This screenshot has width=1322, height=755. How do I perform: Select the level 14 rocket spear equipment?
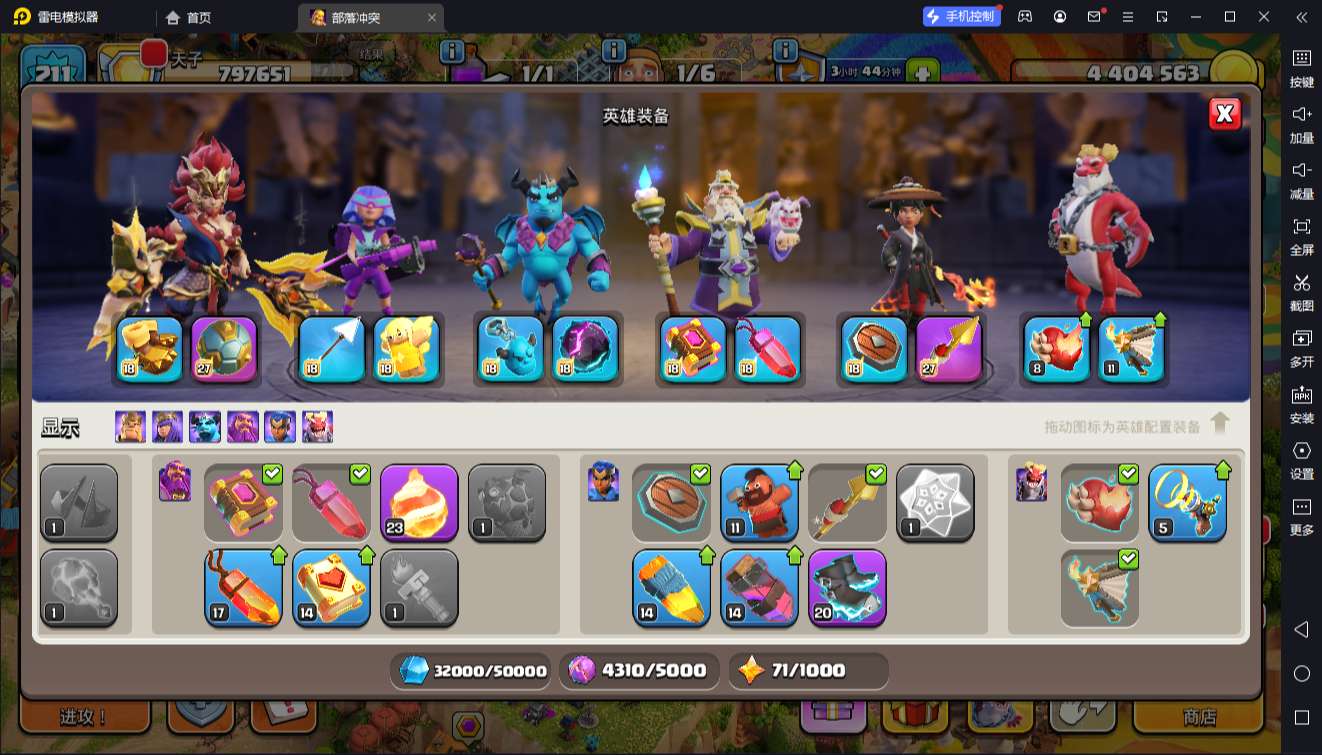(671, 587)
